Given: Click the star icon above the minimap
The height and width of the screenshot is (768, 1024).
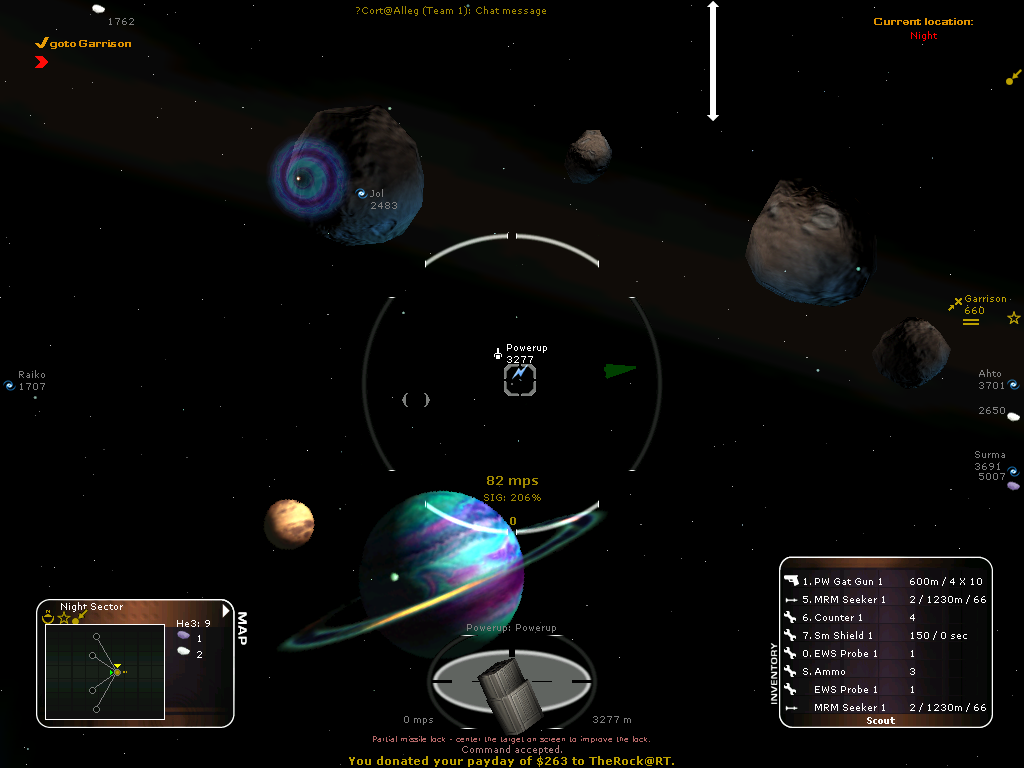Looking at the screenshot, I should coord(63,619).
